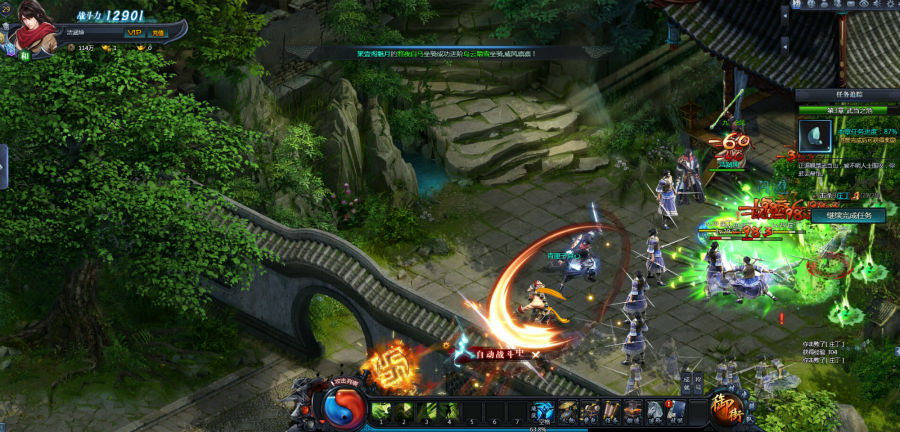900x432 pixels.
Task: Trigger the skill in hotbar slot 3
Action: pyautogui.click(x=427, y=410)
